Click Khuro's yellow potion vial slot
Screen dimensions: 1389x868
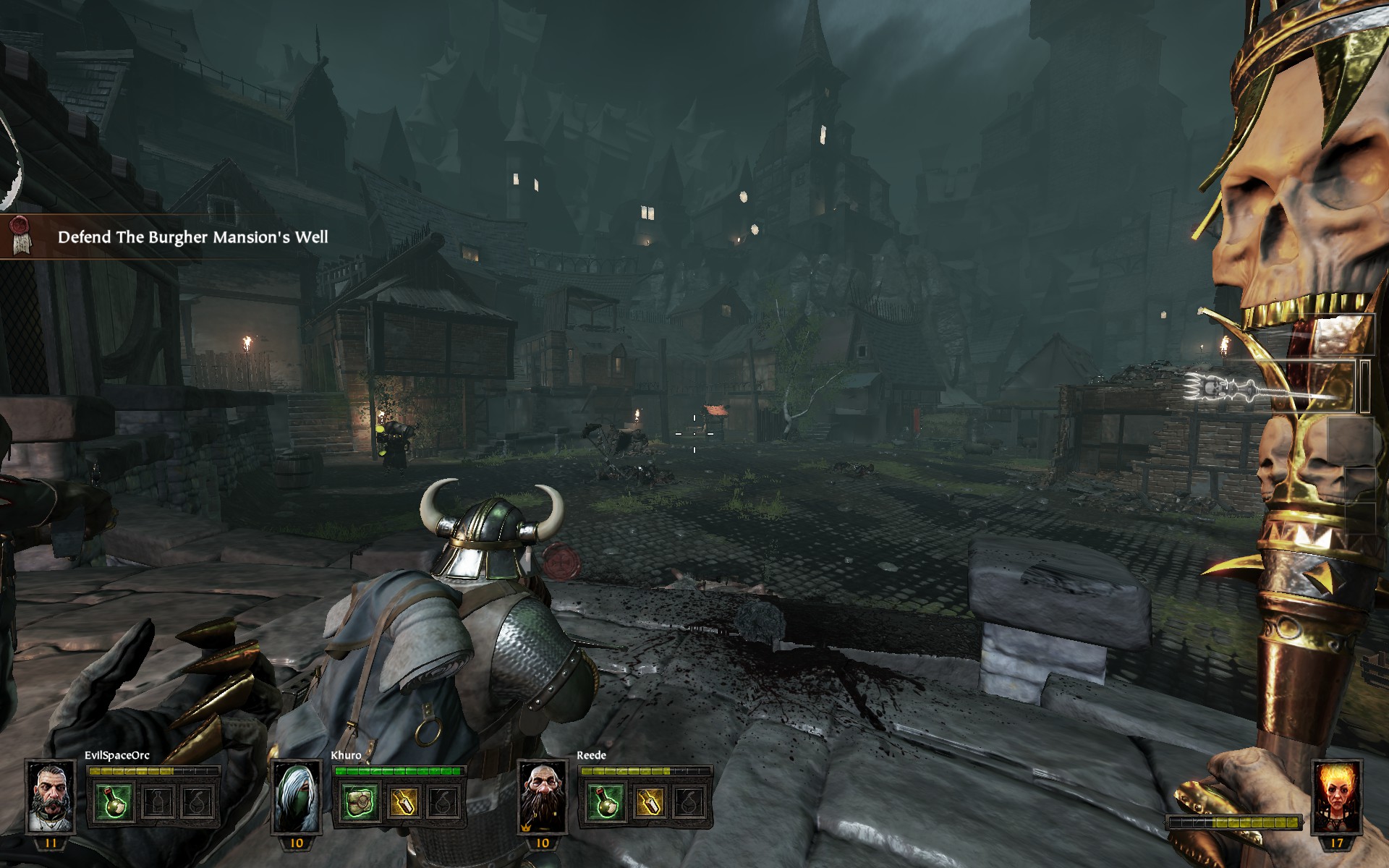pyautogui.click(x=402, y=803)
